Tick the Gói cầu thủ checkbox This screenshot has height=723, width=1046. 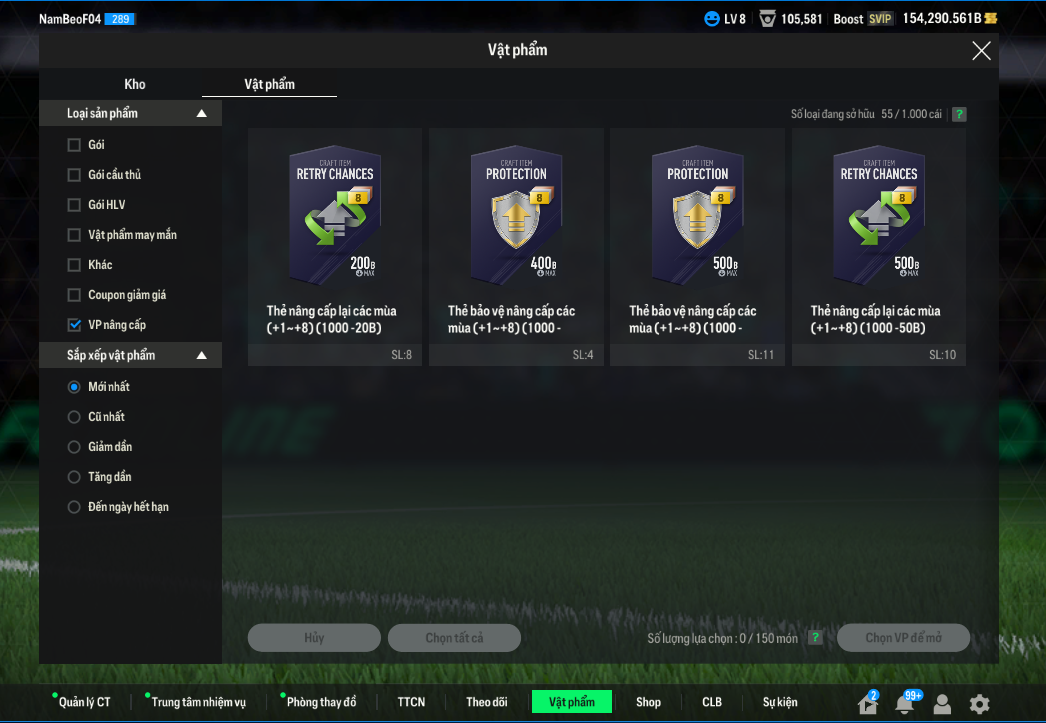[74, 175]
